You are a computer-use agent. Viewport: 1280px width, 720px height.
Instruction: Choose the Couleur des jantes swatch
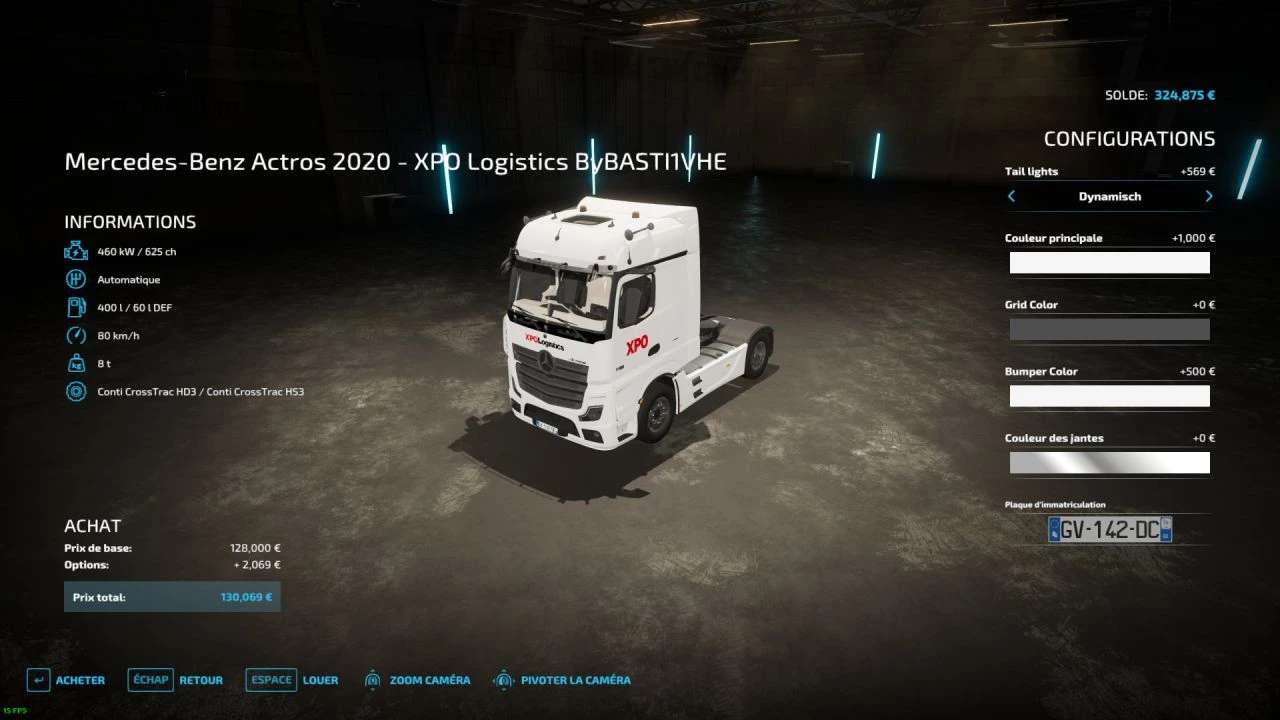point(1109,463)
